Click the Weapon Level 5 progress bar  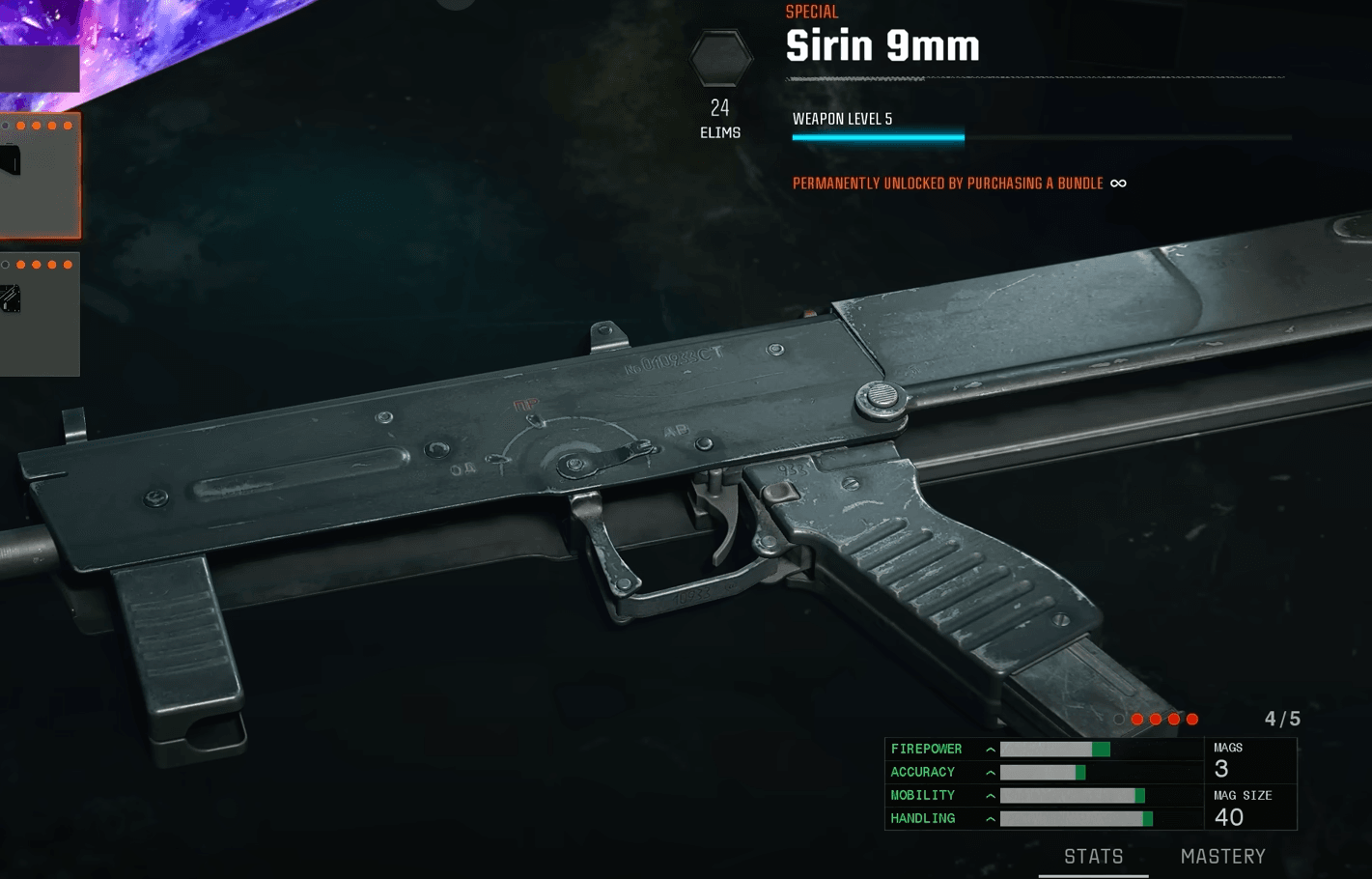1042,136
